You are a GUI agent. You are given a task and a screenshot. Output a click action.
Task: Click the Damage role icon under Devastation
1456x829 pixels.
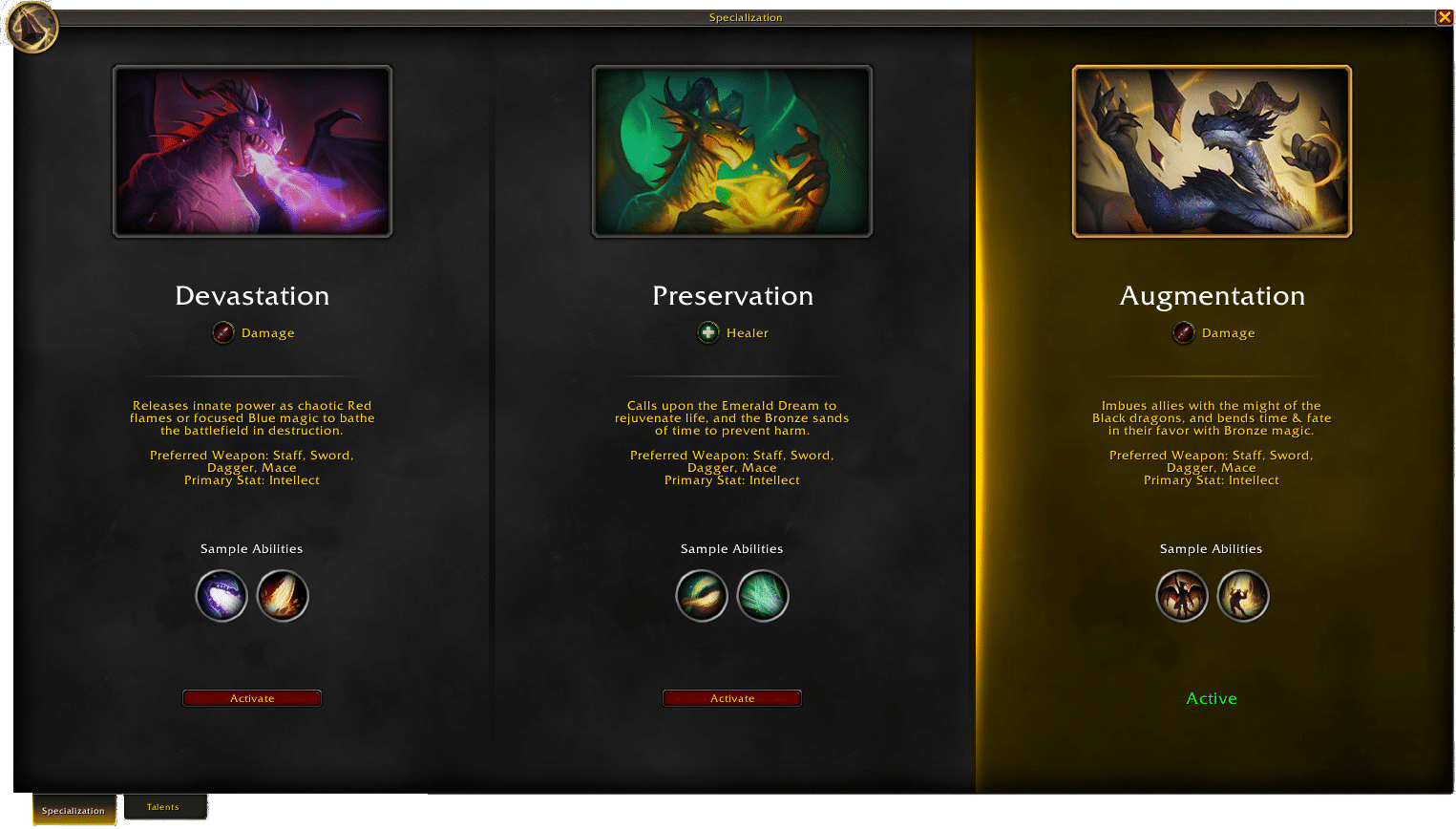tap(223, 332)
